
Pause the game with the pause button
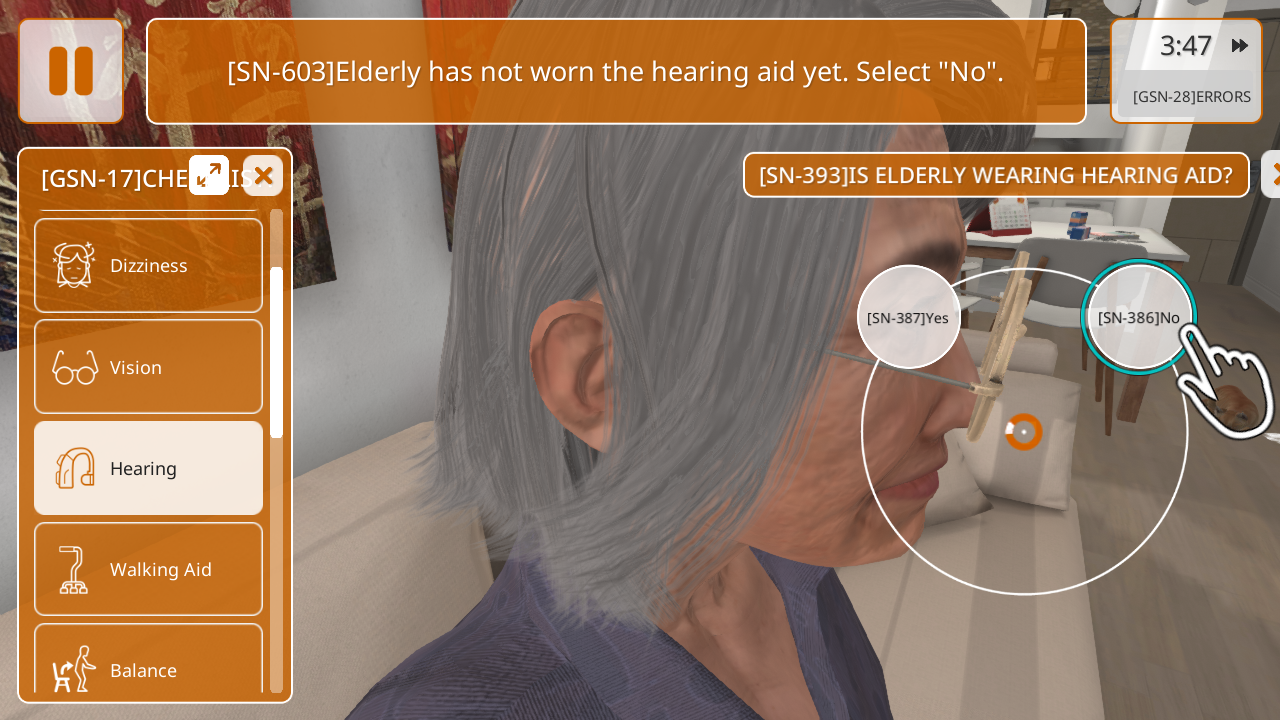pyautogui.click(x=71, y=71)
